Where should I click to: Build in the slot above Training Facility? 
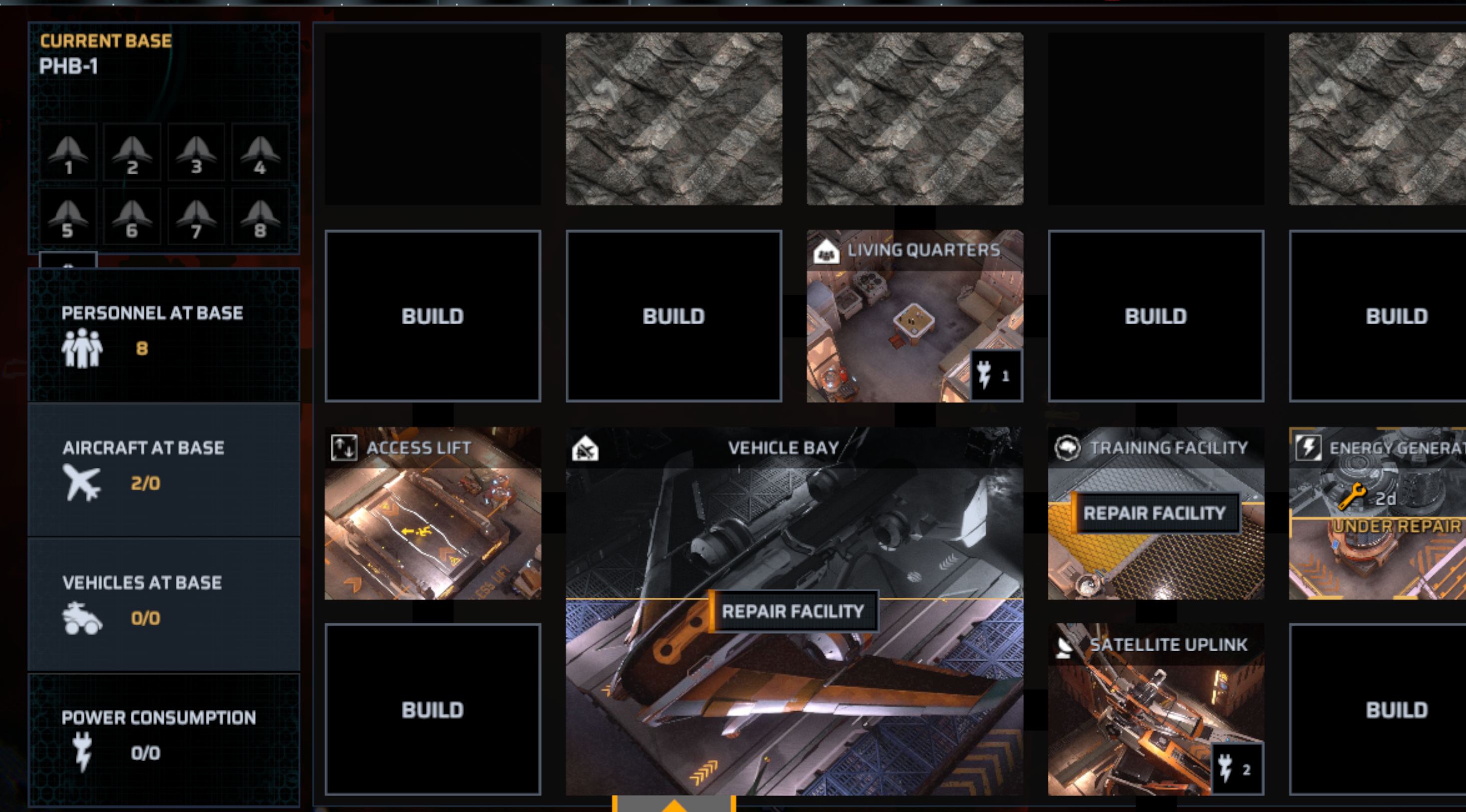coord(1155,316)
